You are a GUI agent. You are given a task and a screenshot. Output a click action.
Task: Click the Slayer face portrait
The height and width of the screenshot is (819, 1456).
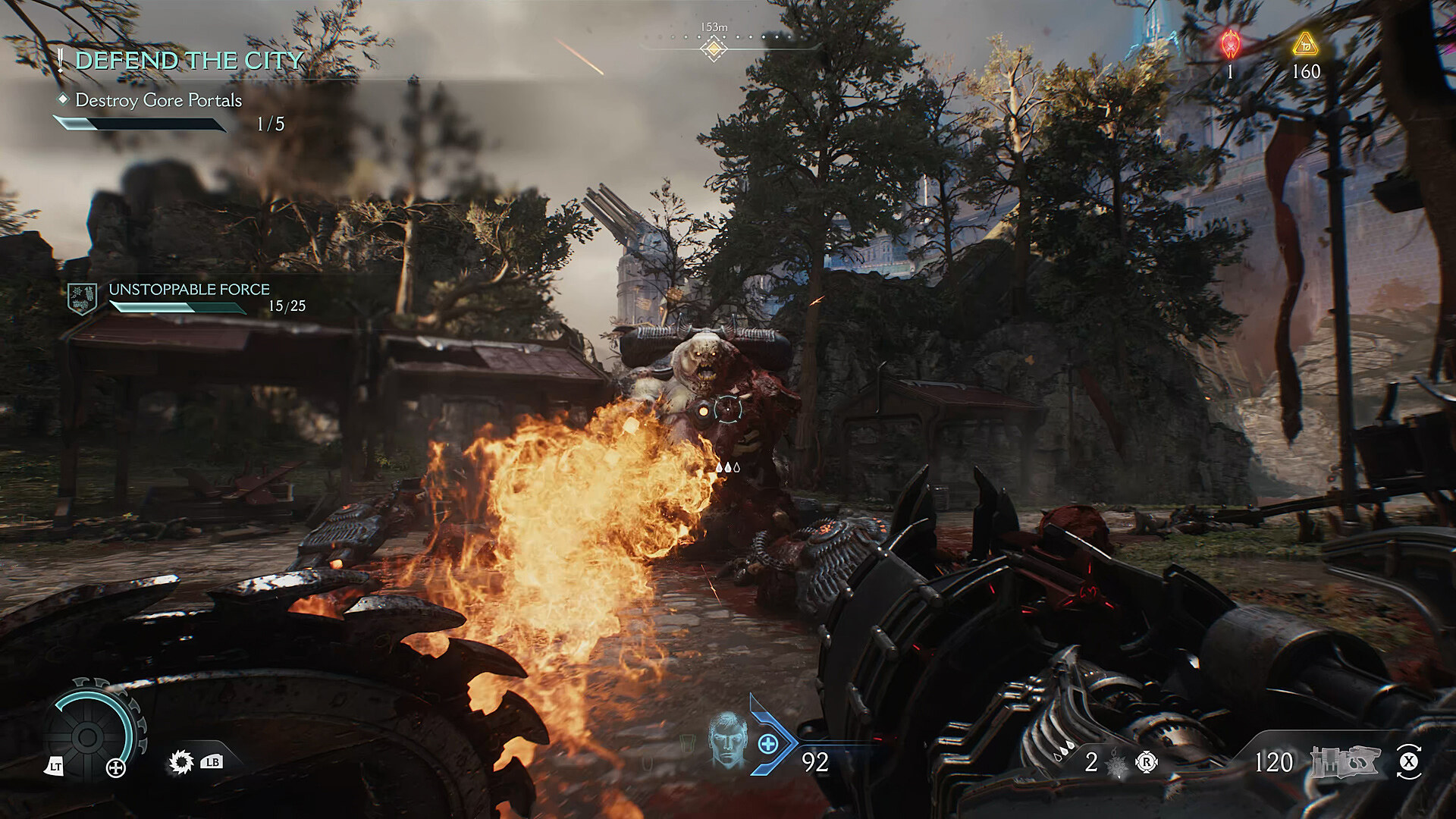click(x=726, y=740)
